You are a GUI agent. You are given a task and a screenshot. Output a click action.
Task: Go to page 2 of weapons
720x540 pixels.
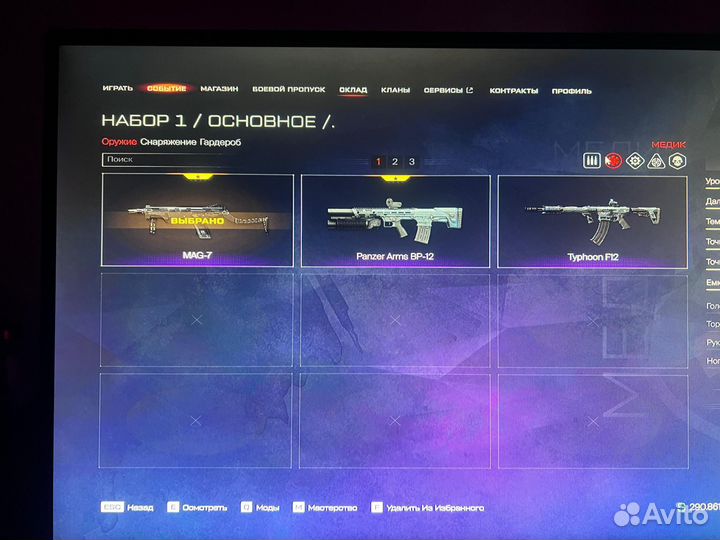coord(395,161)
